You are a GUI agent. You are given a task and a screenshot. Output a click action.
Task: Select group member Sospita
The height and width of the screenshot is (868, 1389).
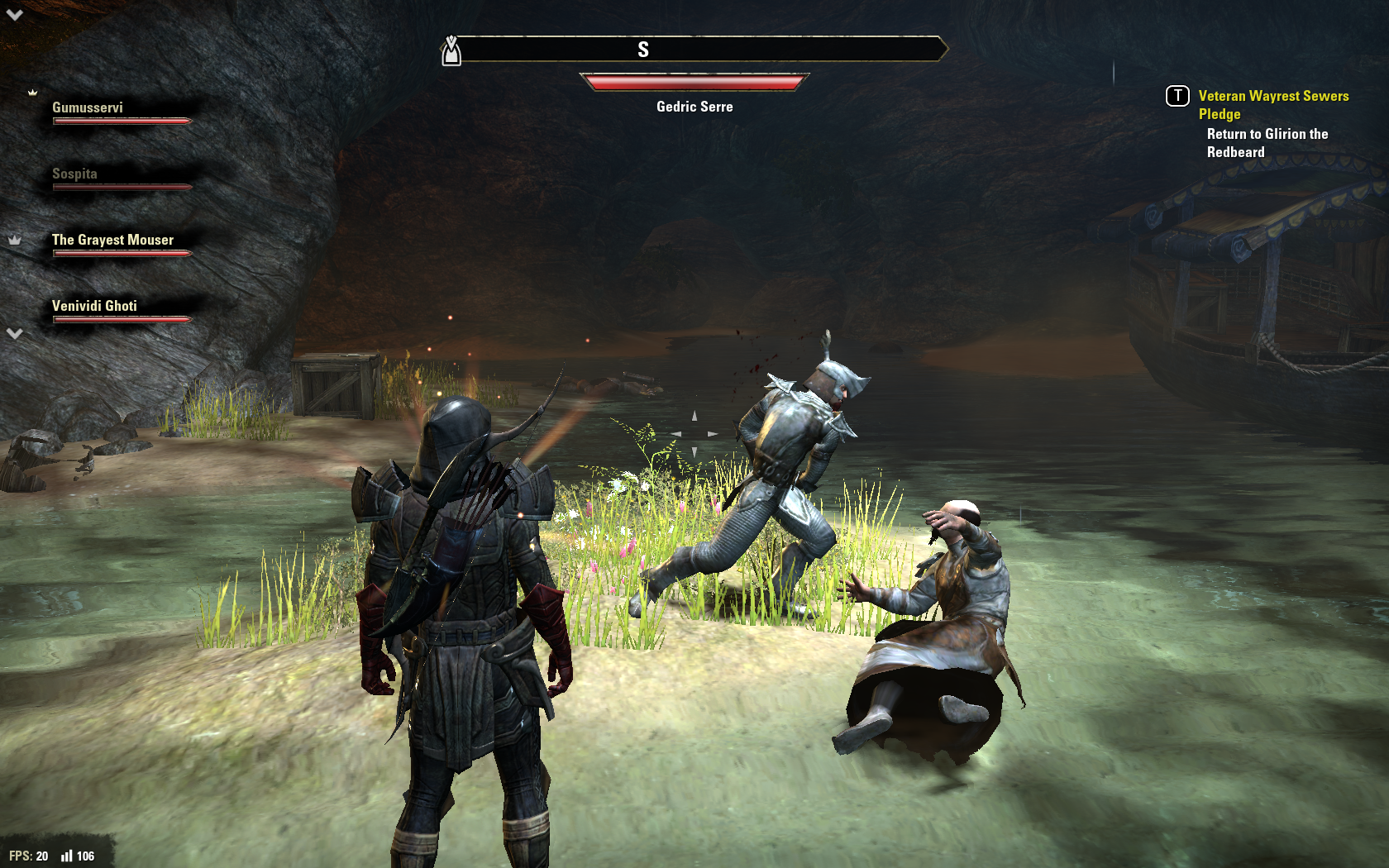75,174
